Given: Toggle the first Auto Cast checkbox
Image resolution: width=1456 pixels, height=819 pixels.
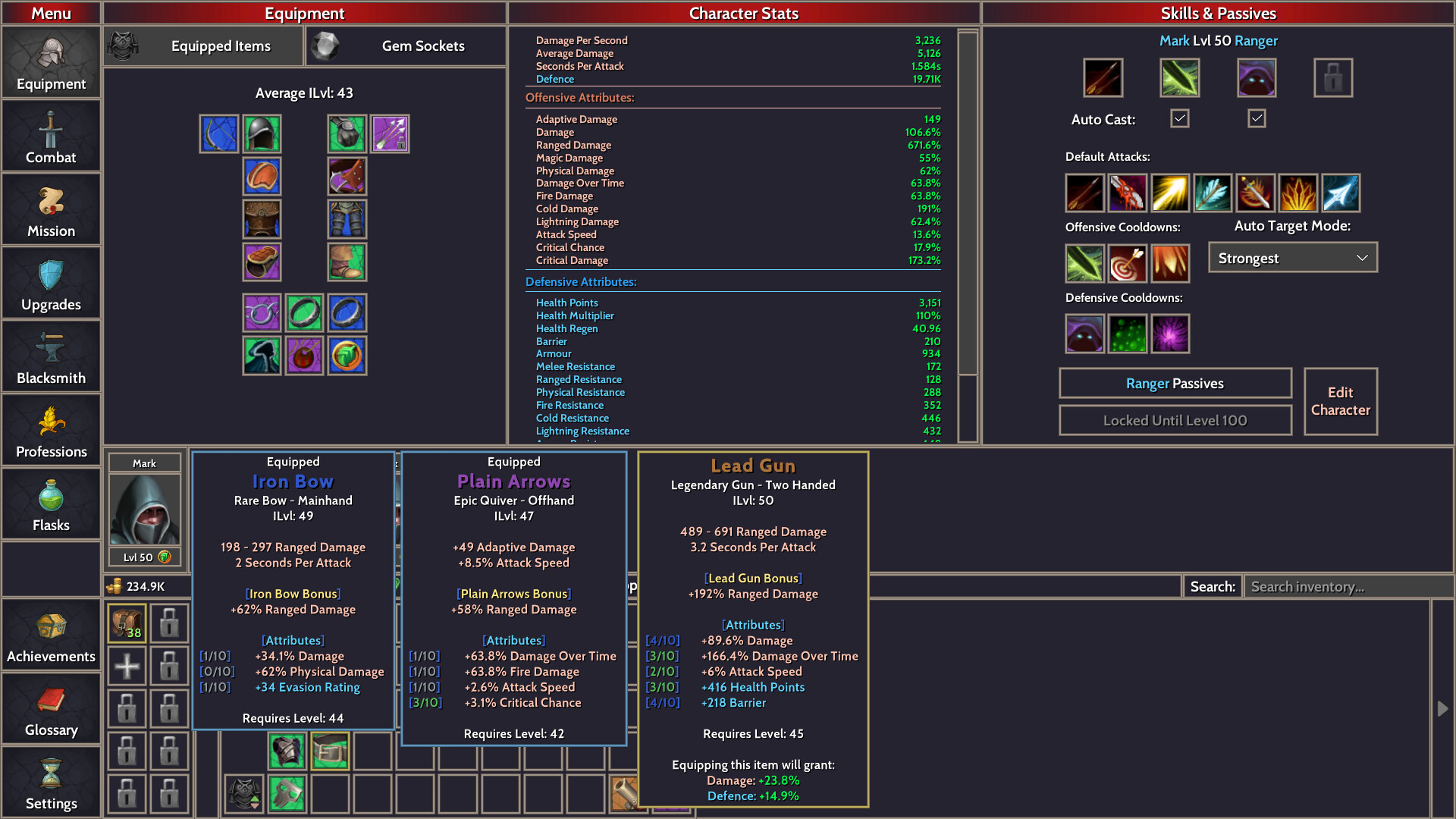Looking at the screenshot, I should [1178, 118].
